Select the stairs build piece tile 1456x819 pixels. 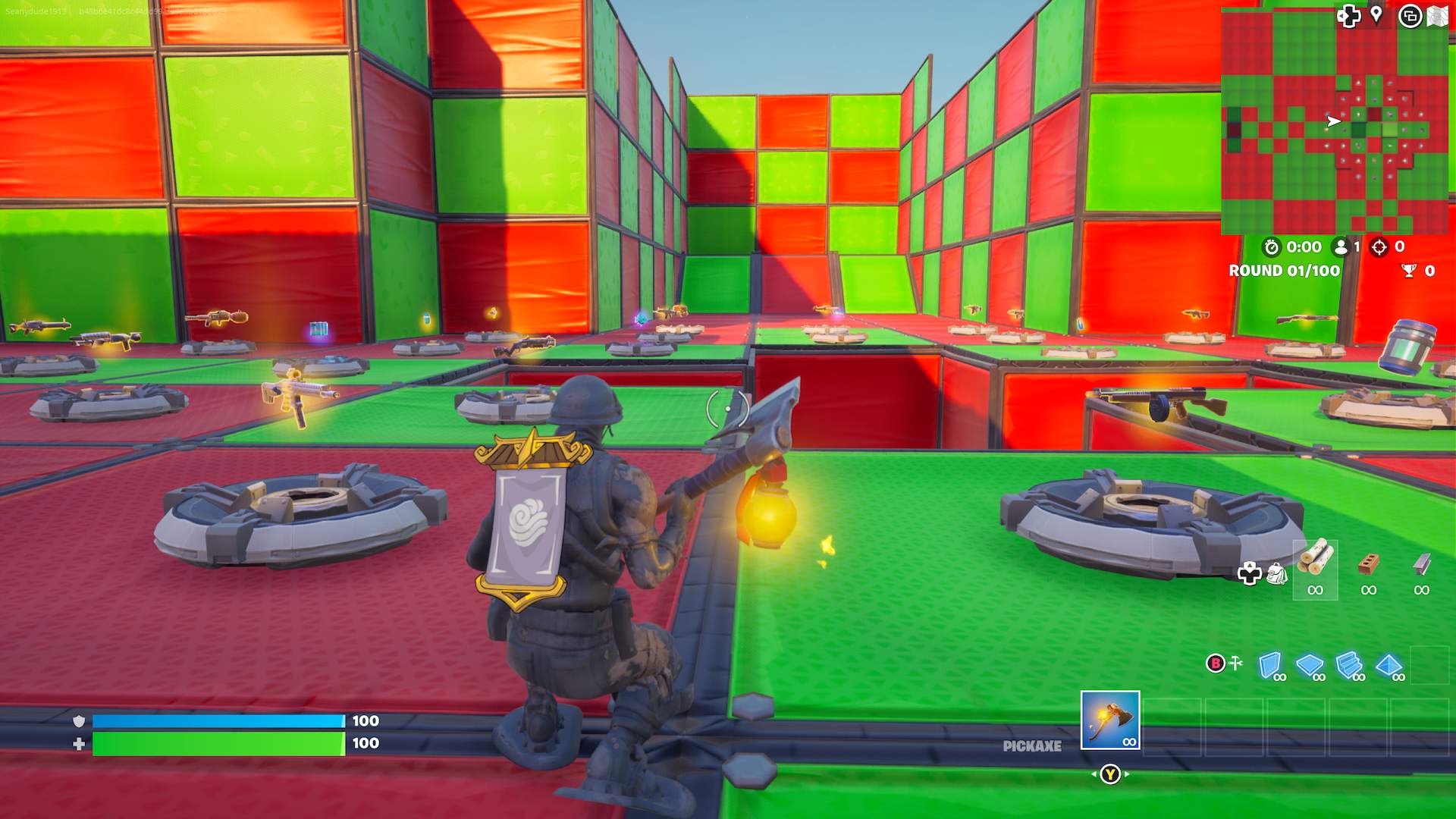click(1348, 662)
